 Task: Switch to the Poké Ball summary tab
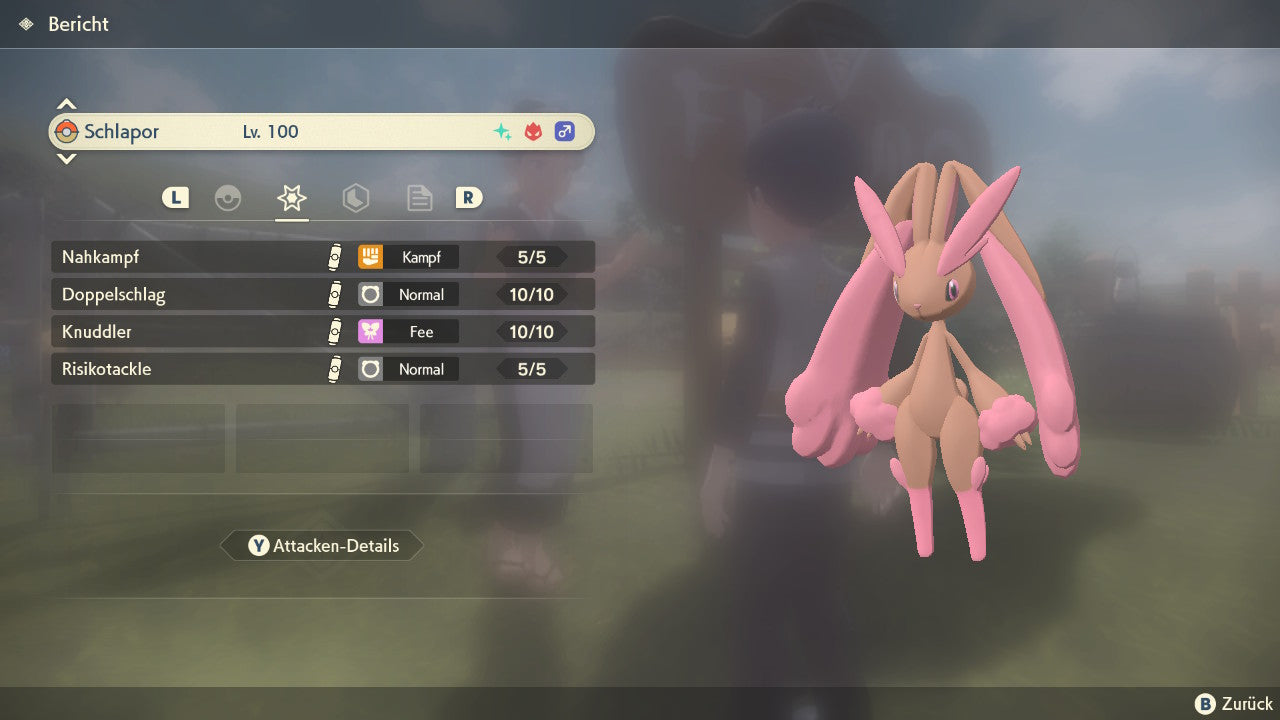coord(228,198)
